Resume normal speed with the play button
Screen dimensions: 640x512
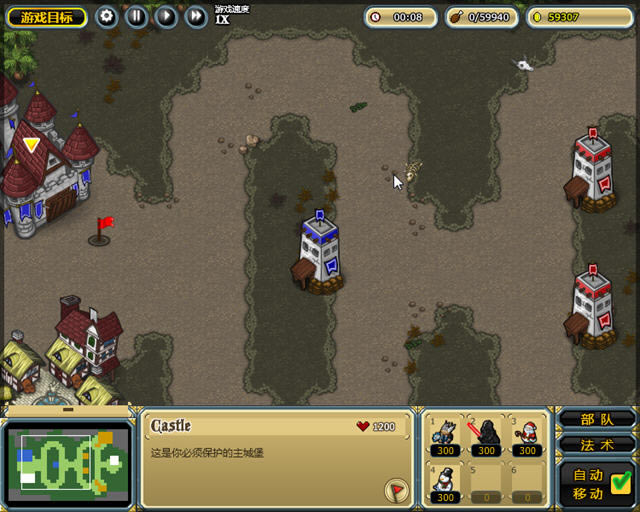(167, 17)
